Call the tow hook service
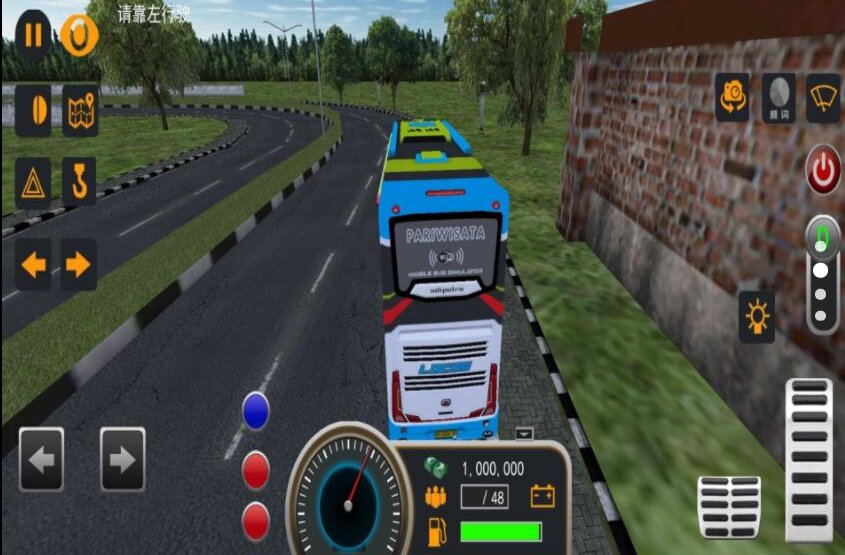This screenshot has height=555, width=845. 79,182
